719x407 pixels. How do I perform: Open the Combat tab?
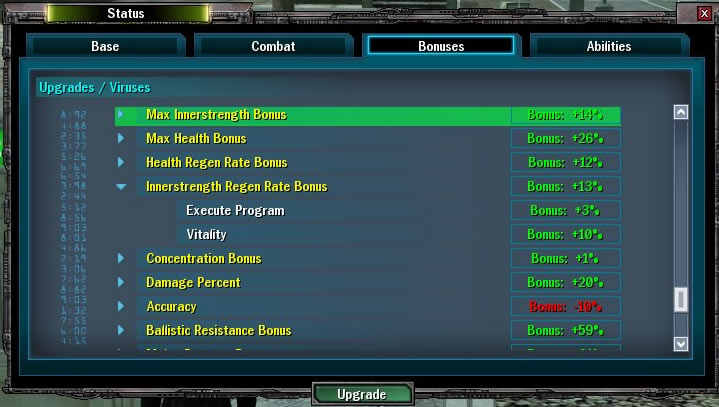[x=273, y=46]
